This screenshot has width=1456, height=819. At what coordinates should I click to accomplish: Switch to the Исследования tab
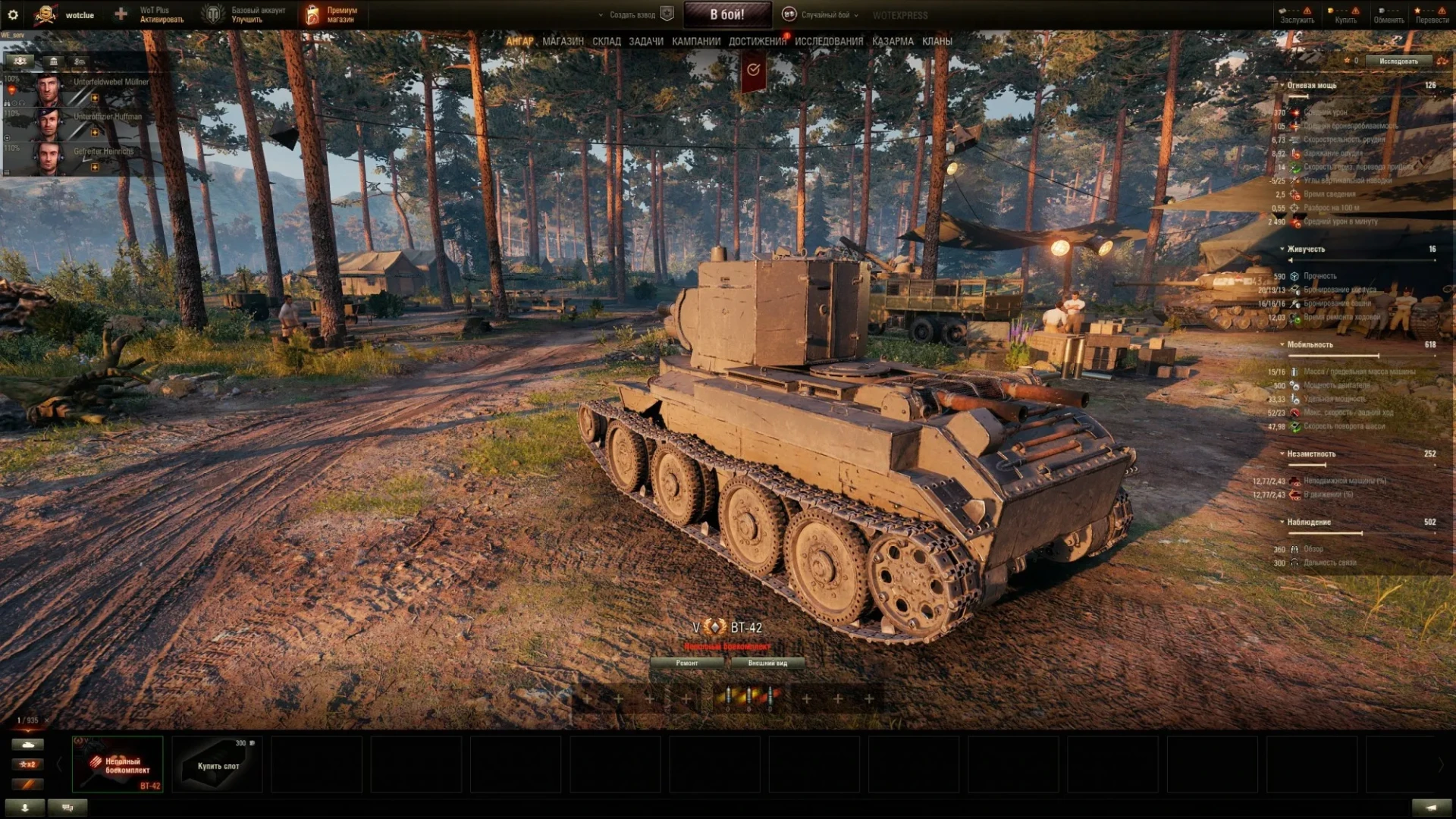(x=828, y=42)
